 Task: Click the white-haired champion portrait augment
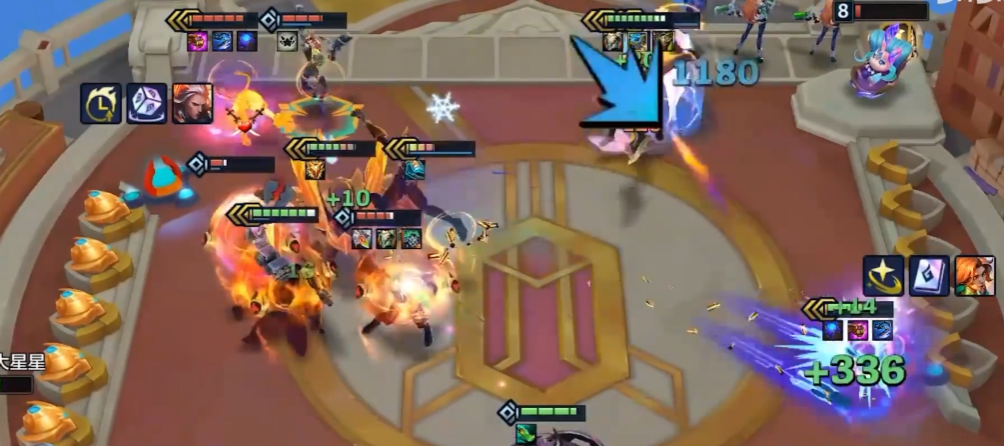point(192,103)
